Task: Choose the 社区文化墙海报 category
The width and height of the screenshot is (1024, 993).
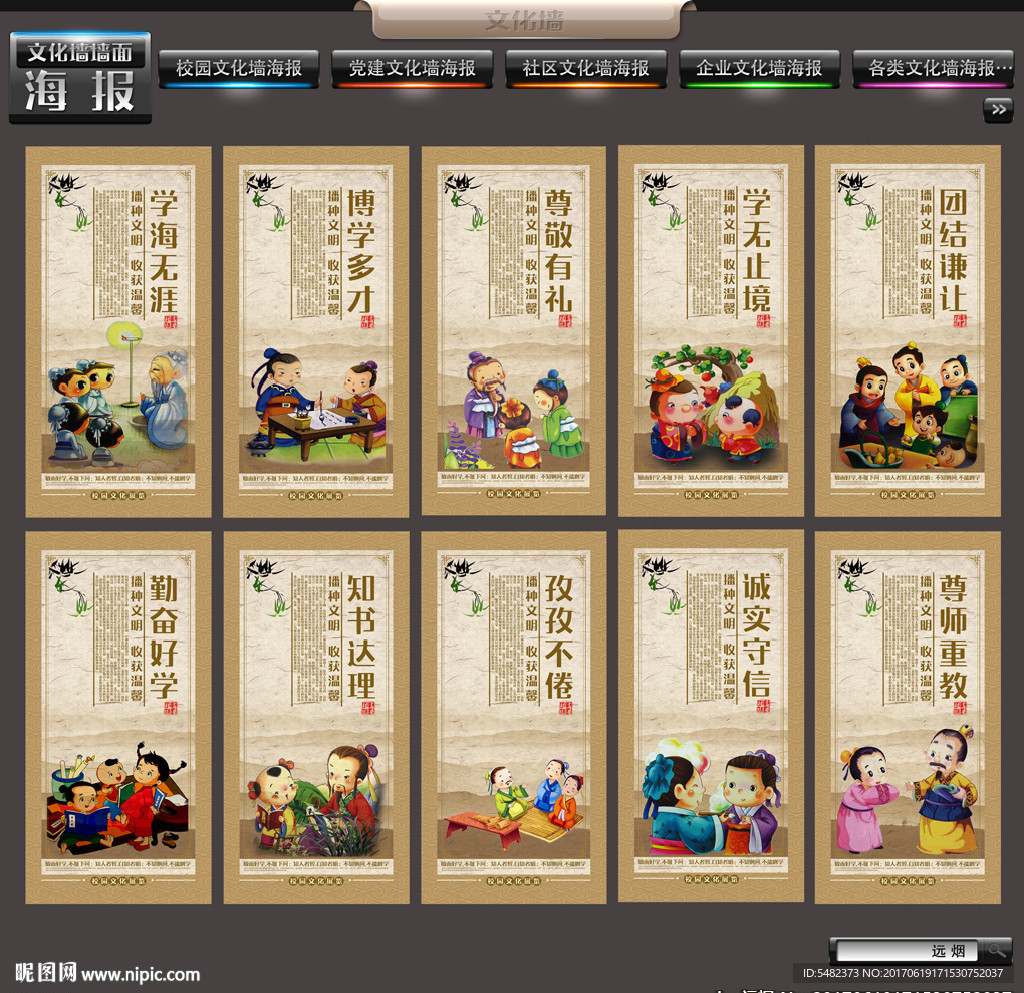Action: [x=586, y=68]
